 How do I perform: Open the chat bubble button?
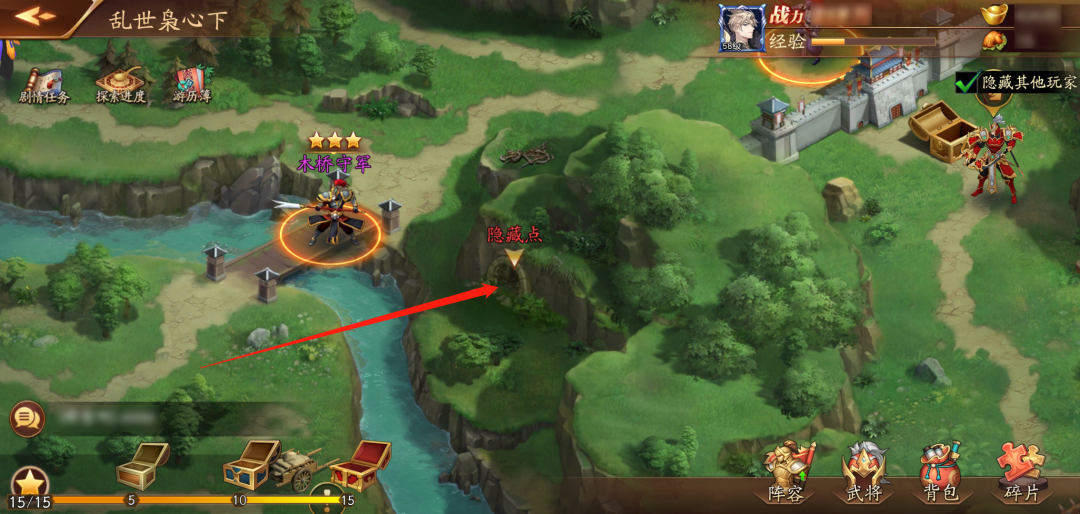pos(27,418)
